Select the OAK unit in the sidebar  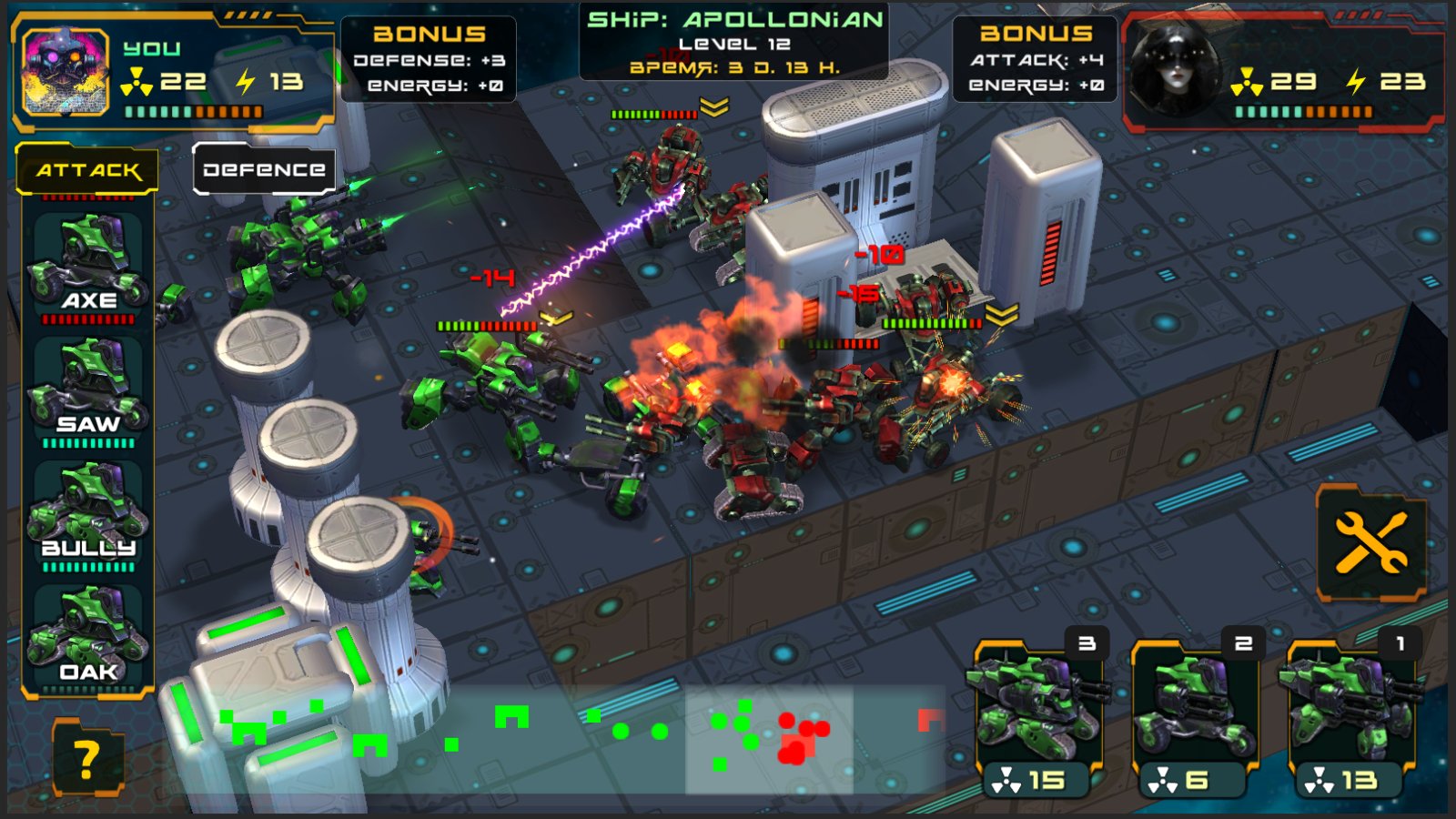[x=88, y=632]
